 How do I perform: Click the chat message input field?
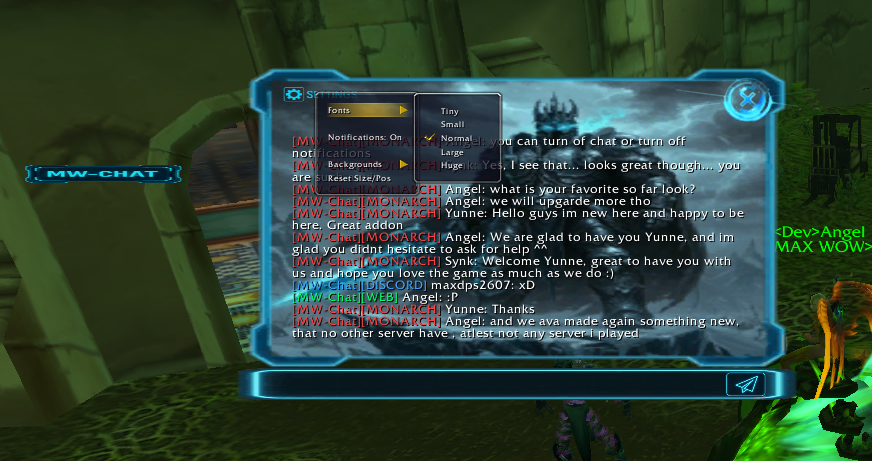tap(480, 384)
